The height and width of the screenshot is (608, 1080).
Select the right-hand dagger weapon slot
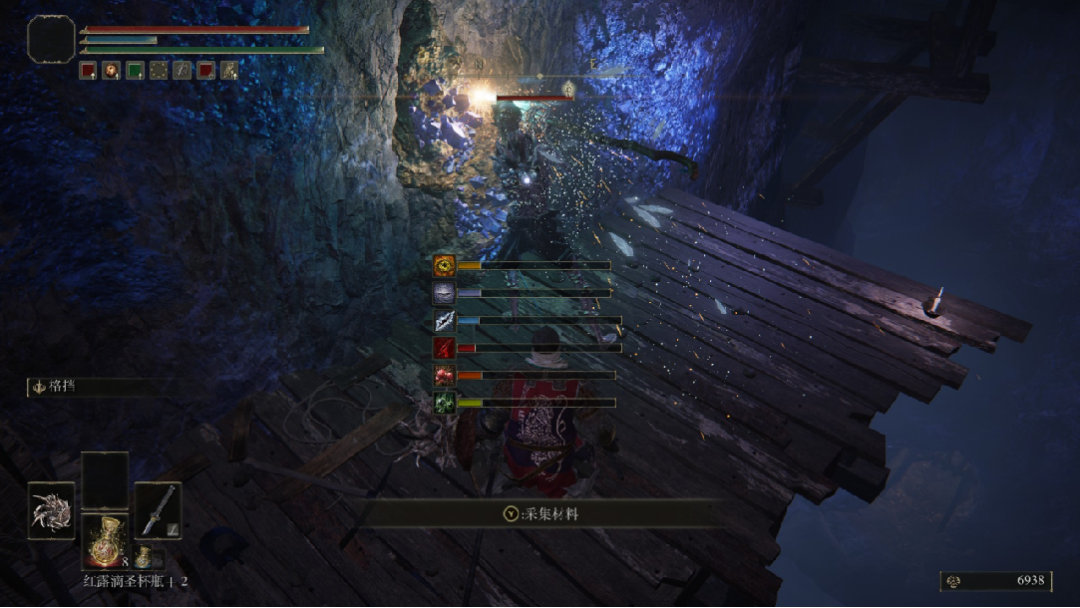157,510
